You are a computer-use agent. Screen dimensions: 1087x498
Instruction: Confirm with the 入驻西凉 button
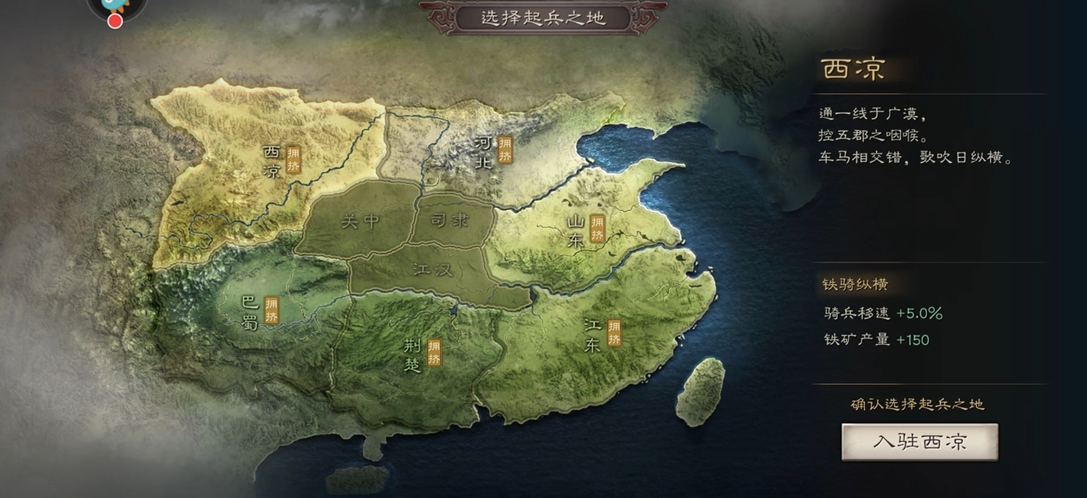pos(919,441)
